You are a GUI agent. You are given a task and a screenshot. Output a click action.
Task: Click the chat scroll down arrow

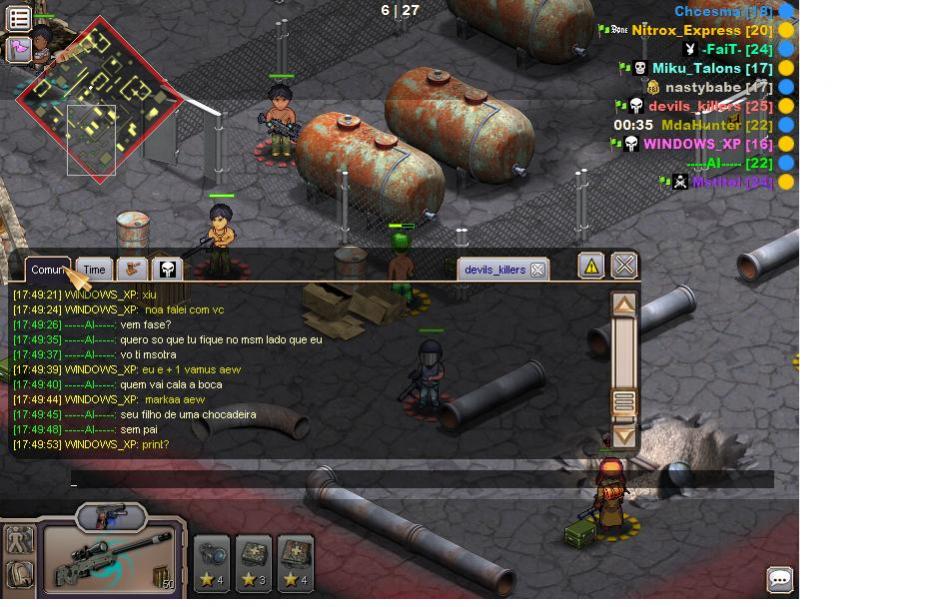[624, 436]
